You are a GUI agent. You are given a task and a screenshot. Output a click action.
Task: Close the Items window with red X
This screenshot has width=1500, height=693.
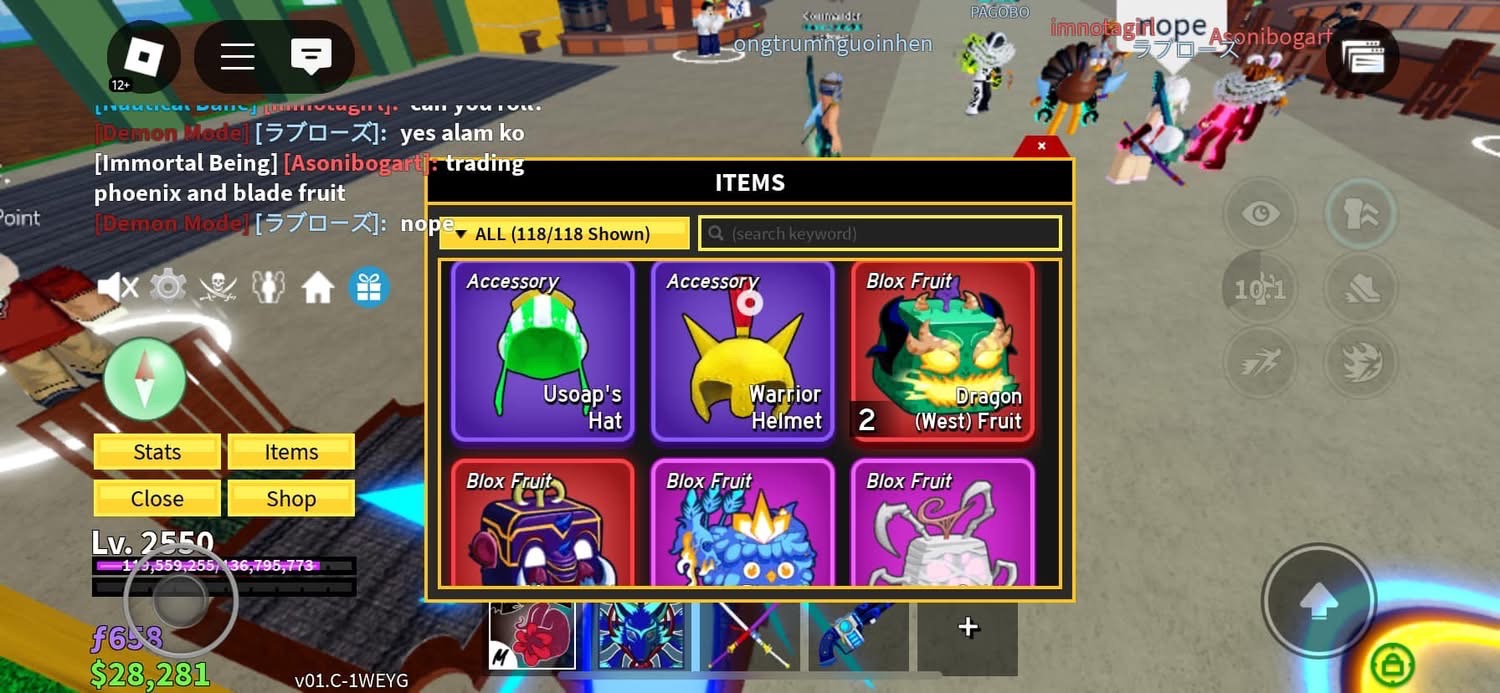coord(1041,146)
